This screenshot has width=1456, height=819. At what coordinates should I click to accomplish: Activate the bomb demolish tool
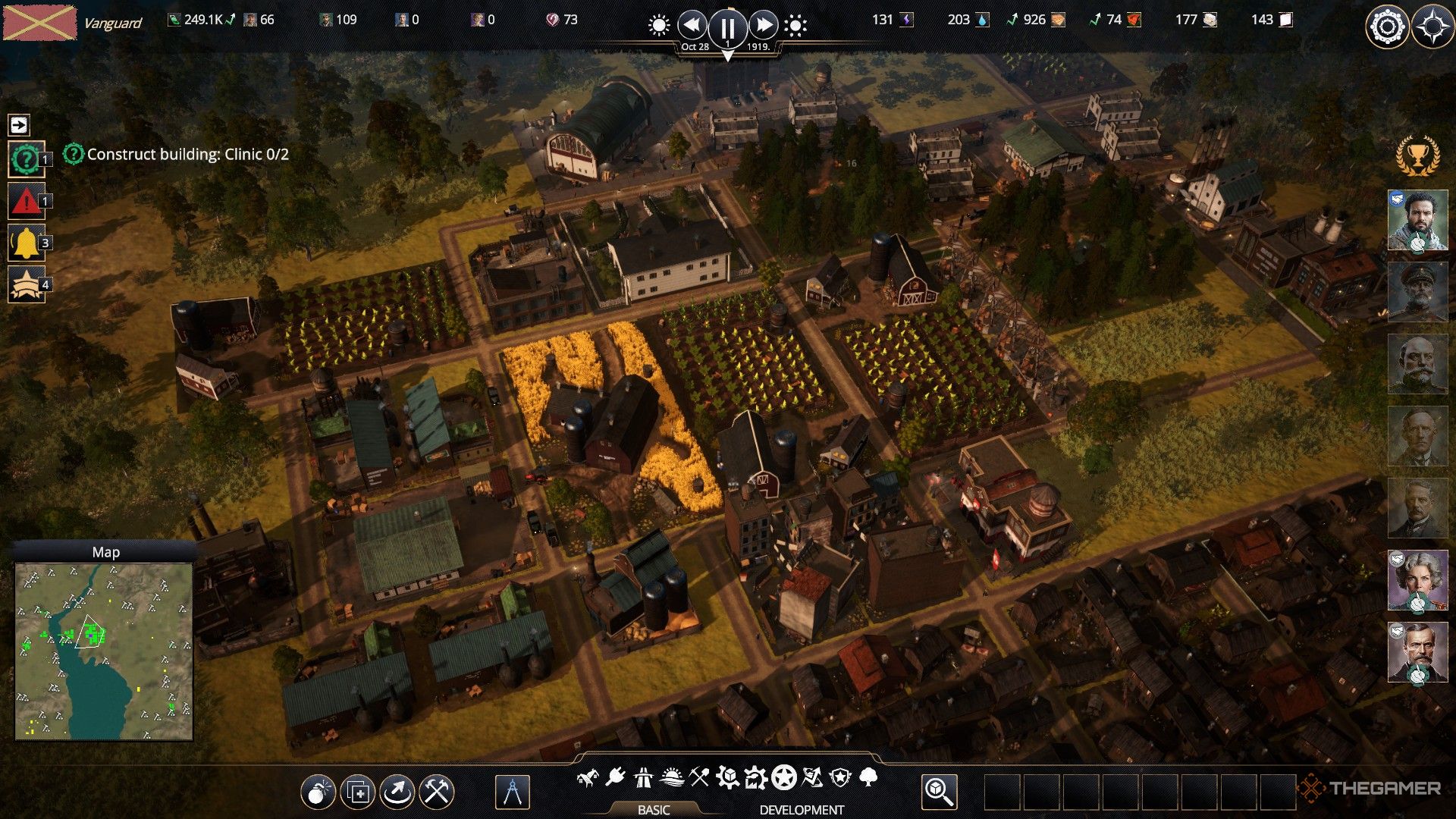coord(318,792)
